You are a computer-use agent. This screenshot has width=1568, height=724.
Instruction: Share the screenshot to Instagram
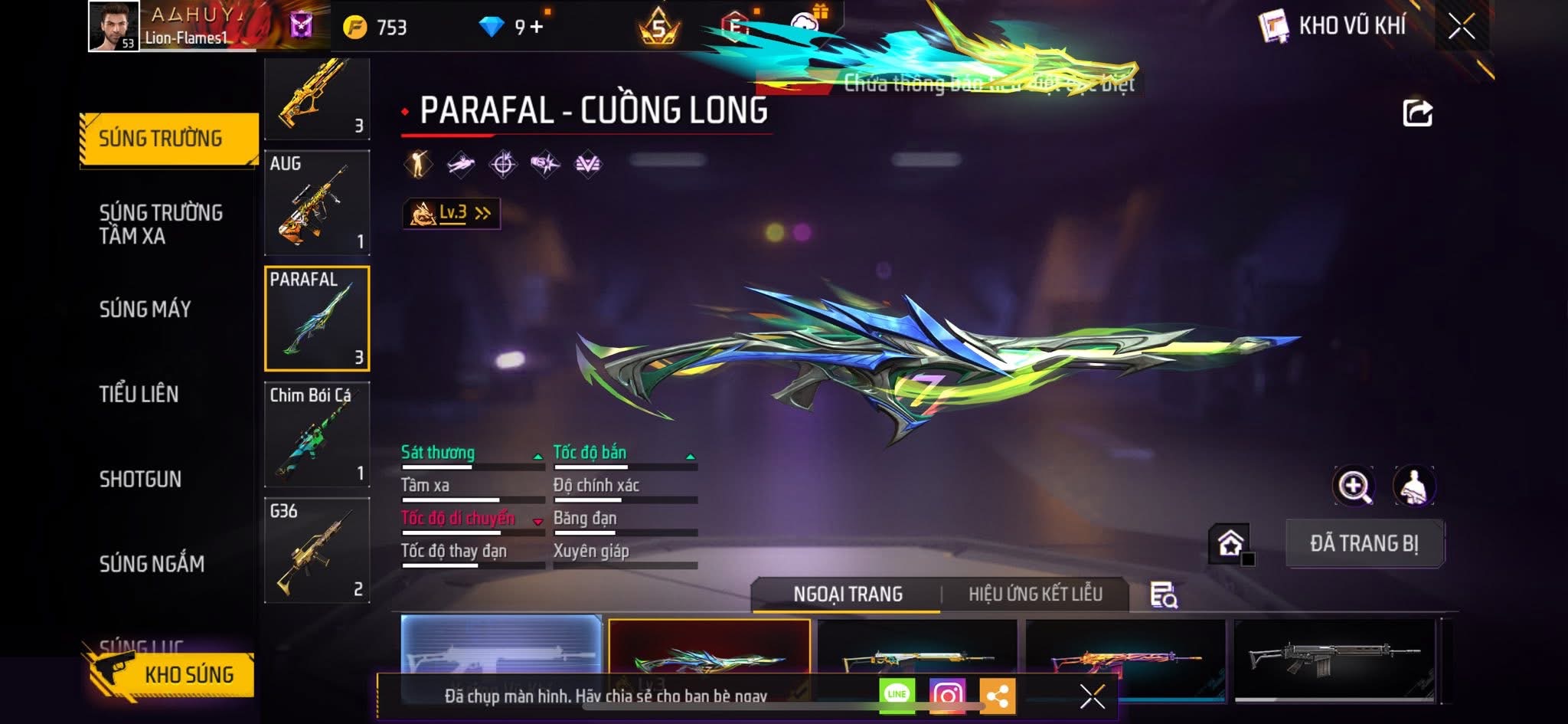pos(947,696)
